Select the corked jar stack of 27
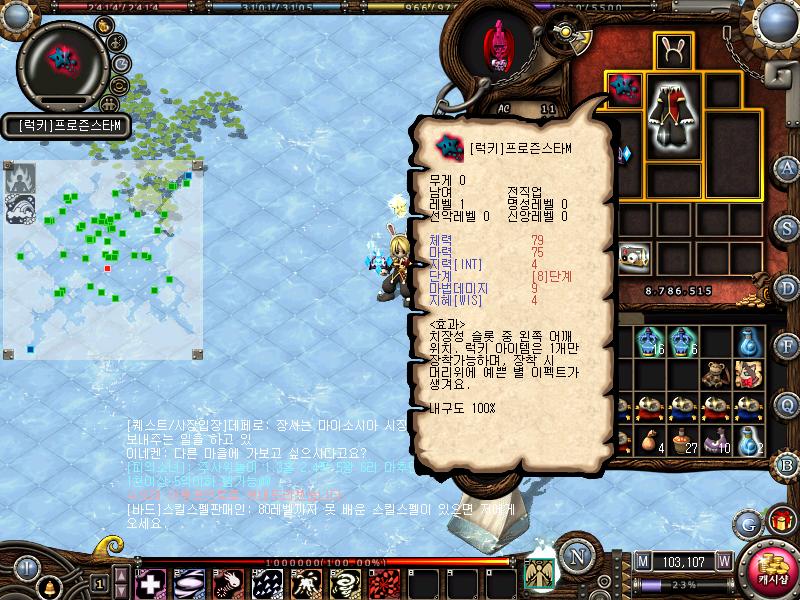The width and height of the screenshot is (800, 600). 683,440
